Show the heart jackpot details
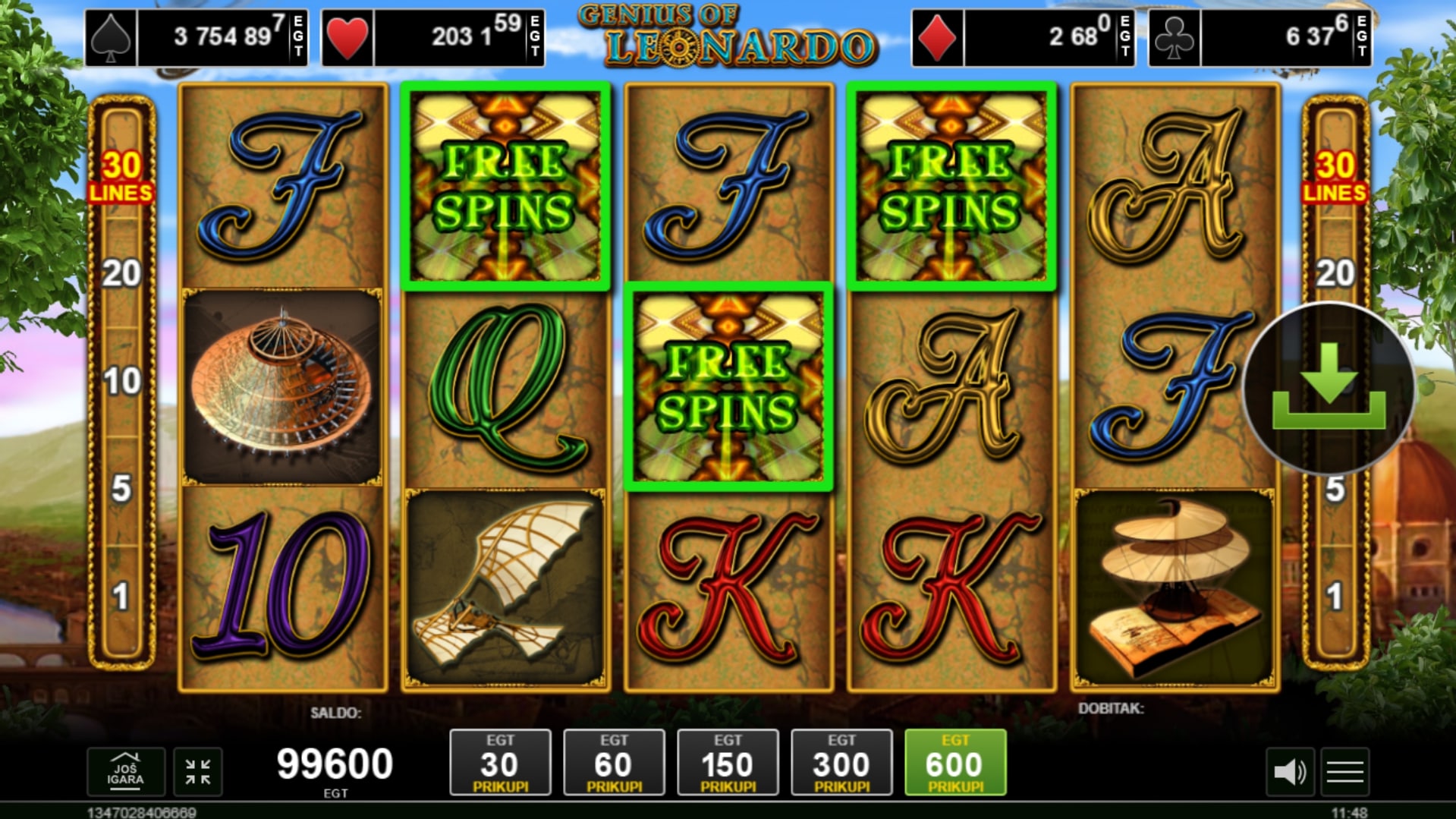The width and height of the screenshot is (1456, 819). pyautogui.click(x=433, y=37)
